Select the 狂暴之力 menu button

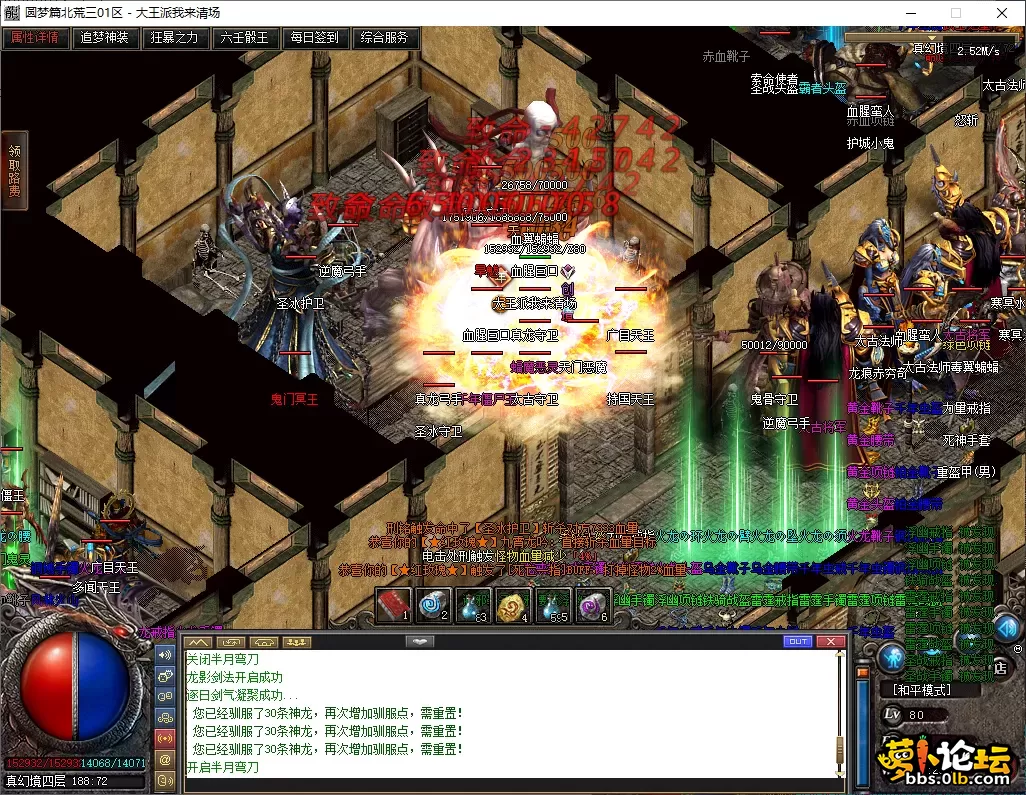coord(175,38)
